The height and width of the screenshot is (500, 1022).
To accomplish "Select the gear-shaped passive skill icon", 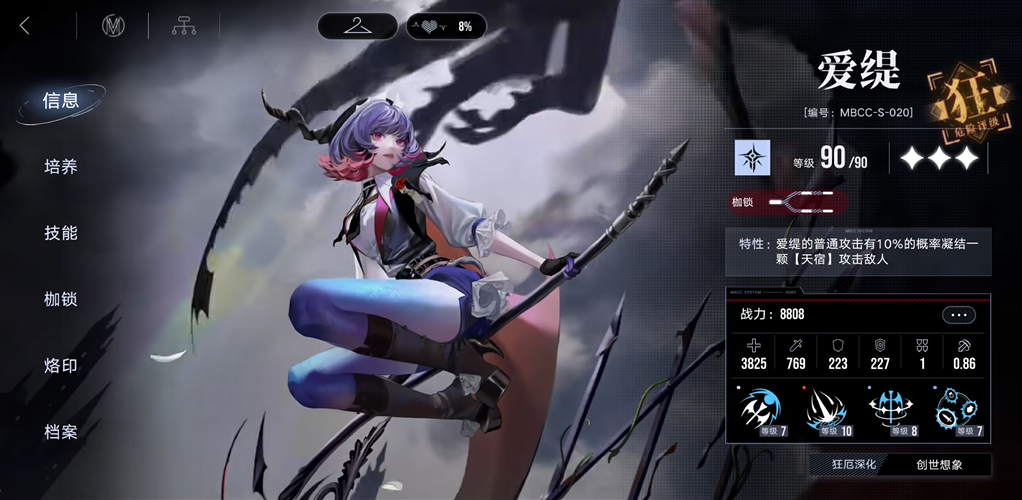I will (x=956, y=410).
